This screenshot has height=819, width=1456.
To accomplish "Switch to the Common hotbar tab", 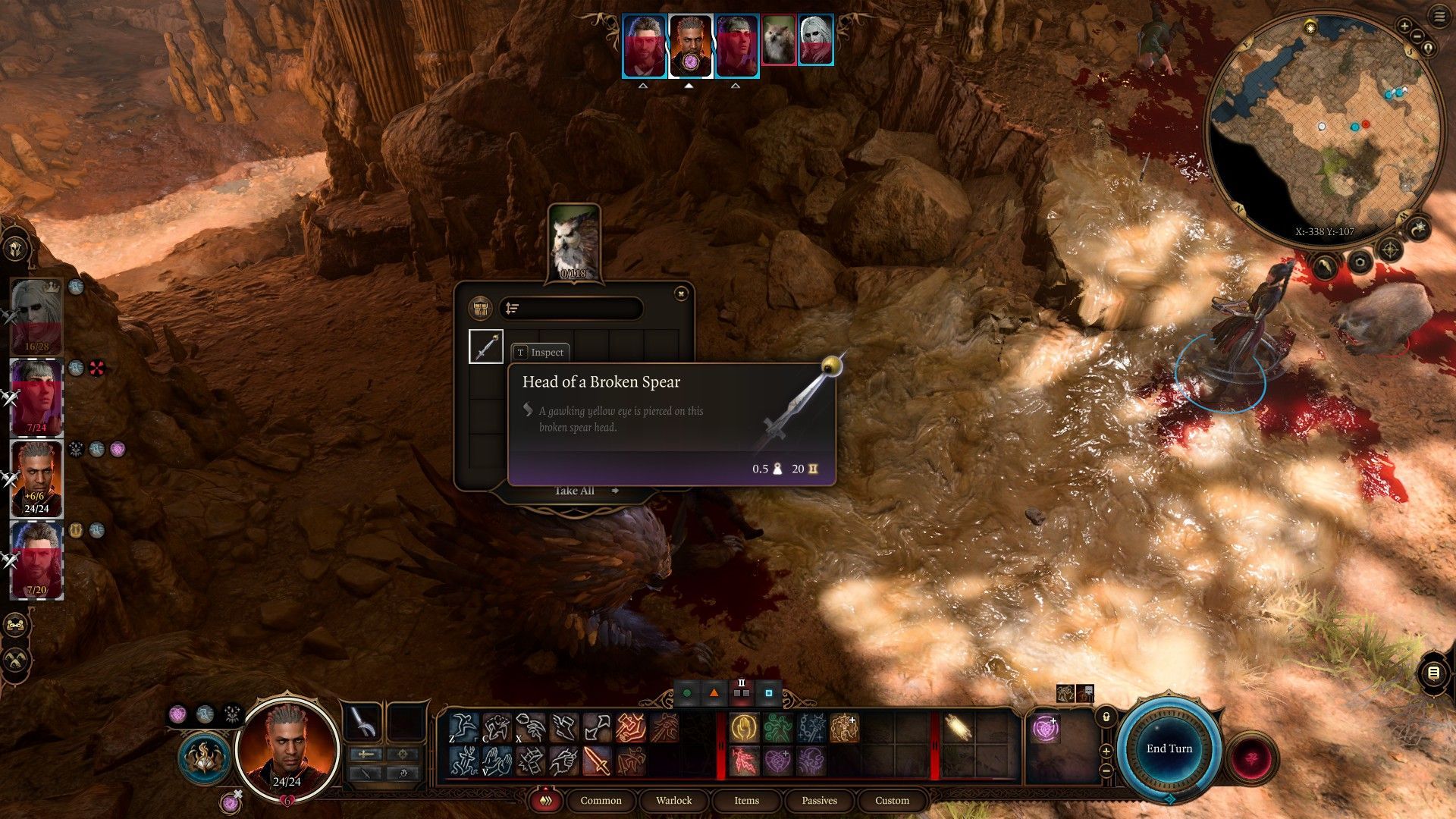I will [601, 800].
